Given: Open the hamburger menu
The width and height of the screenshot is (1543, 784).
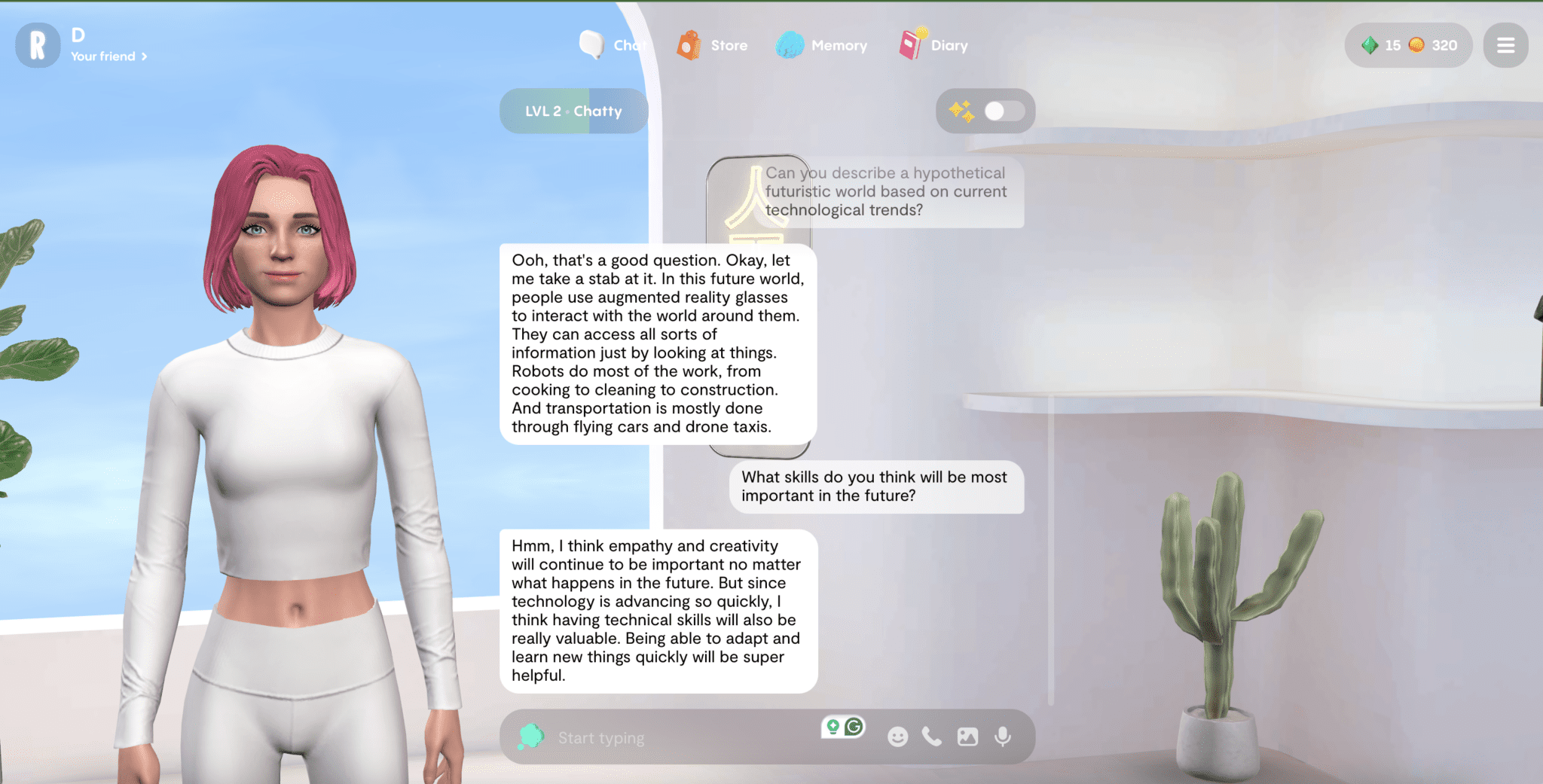Looking at the screenshot, I should click(1505, 45).
